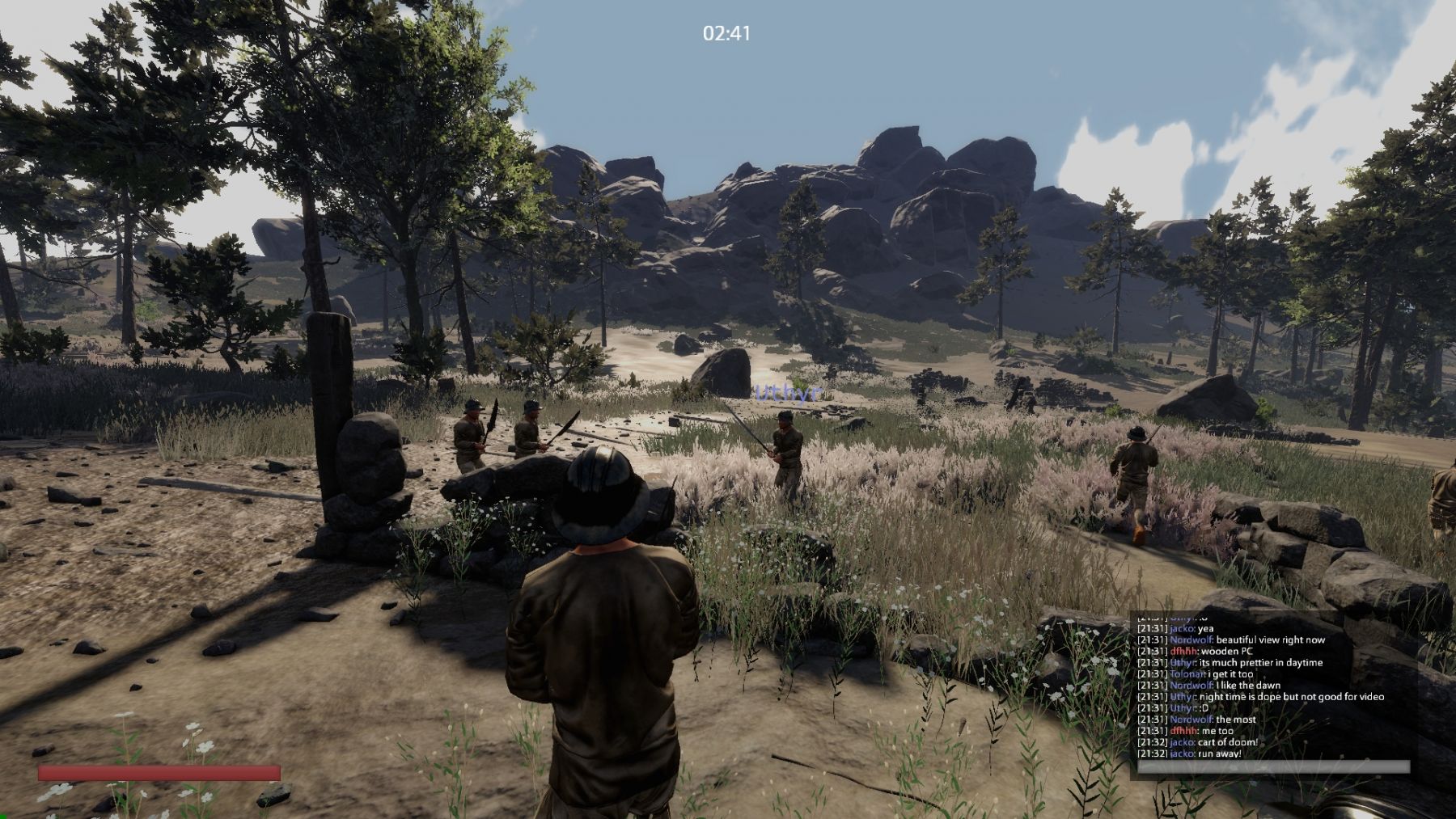1456x819 pixels.
Task: Click Nordwolf's "beautiful view right now" message
Action: [1230, 640]
